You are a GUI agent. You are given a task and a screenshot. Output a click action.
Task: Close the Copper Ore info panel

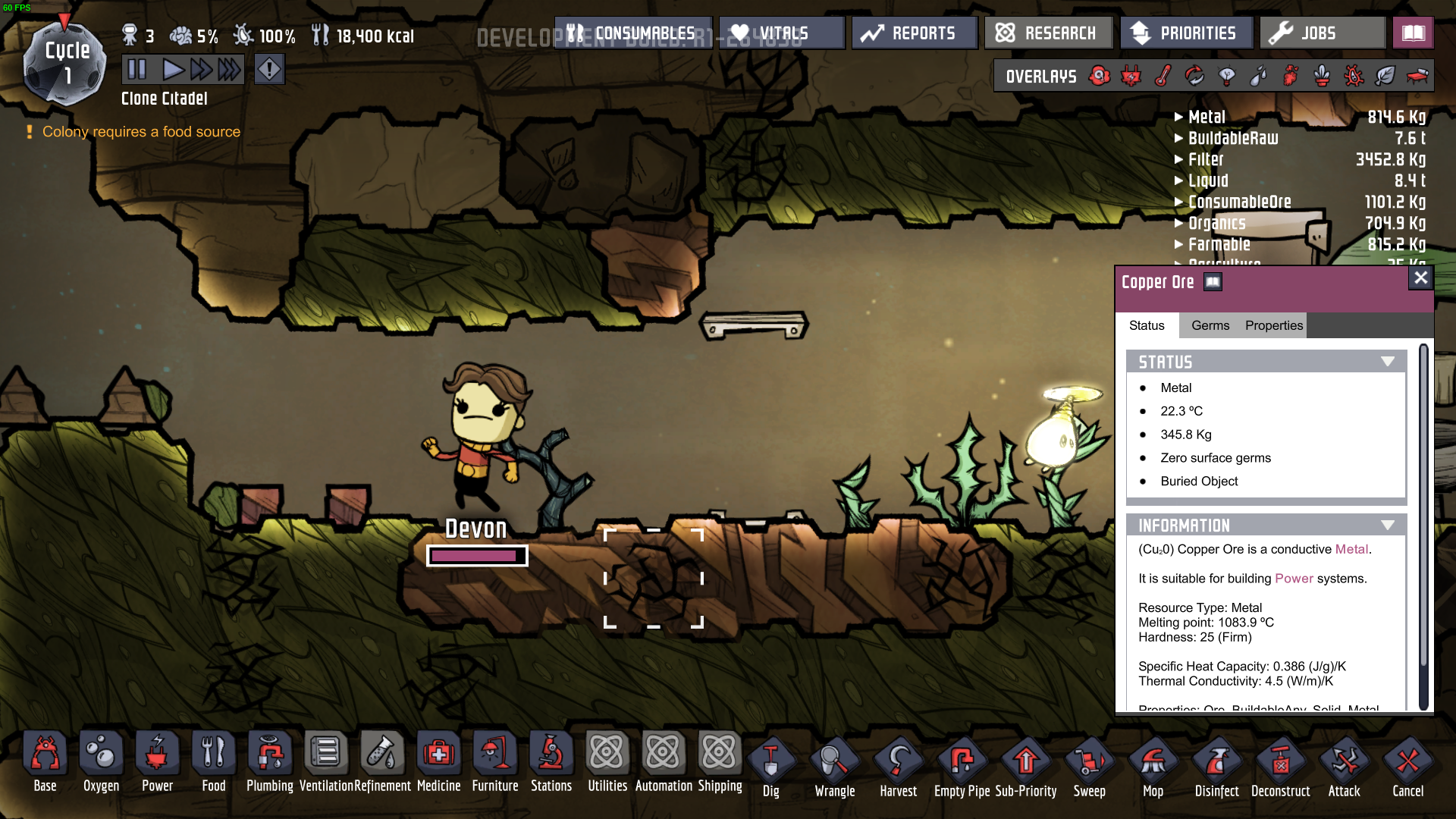pyautogui.click(x=1420, y=278)
